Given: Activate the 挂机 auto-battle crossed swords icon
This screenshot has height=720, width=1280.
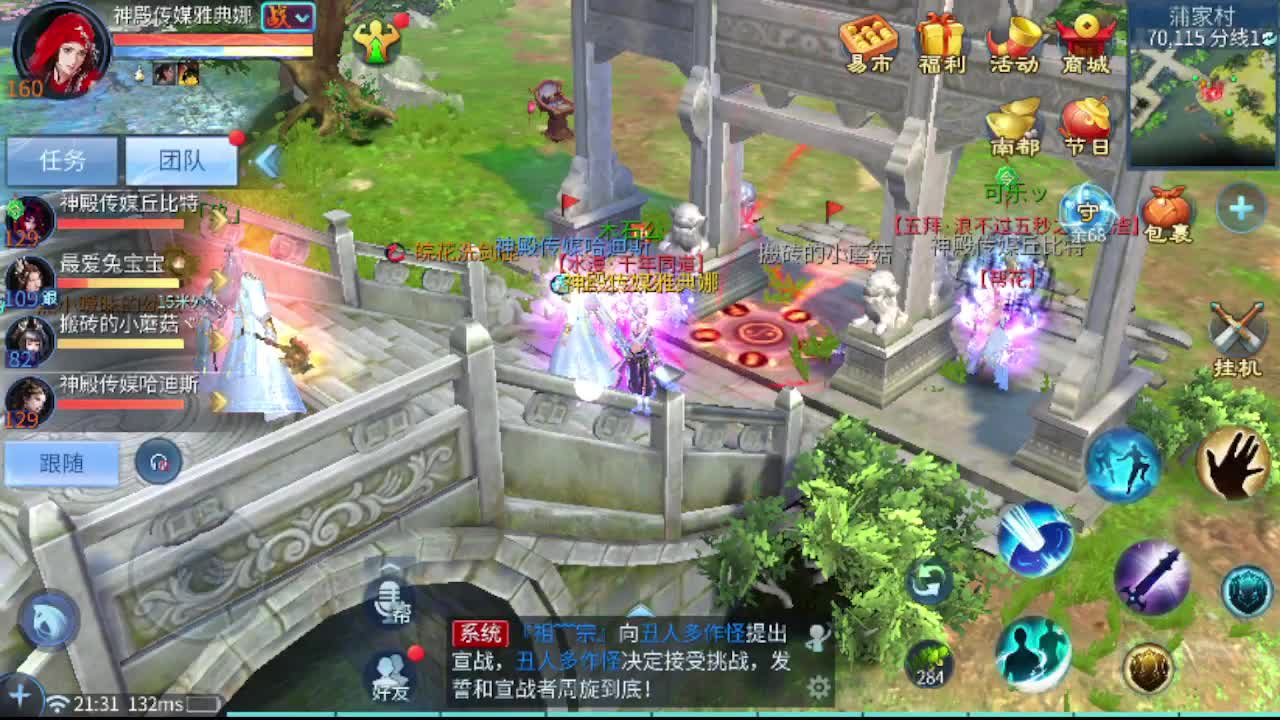Looking at the screenshot, I should pyautogui.click(x=1233, y=326).
